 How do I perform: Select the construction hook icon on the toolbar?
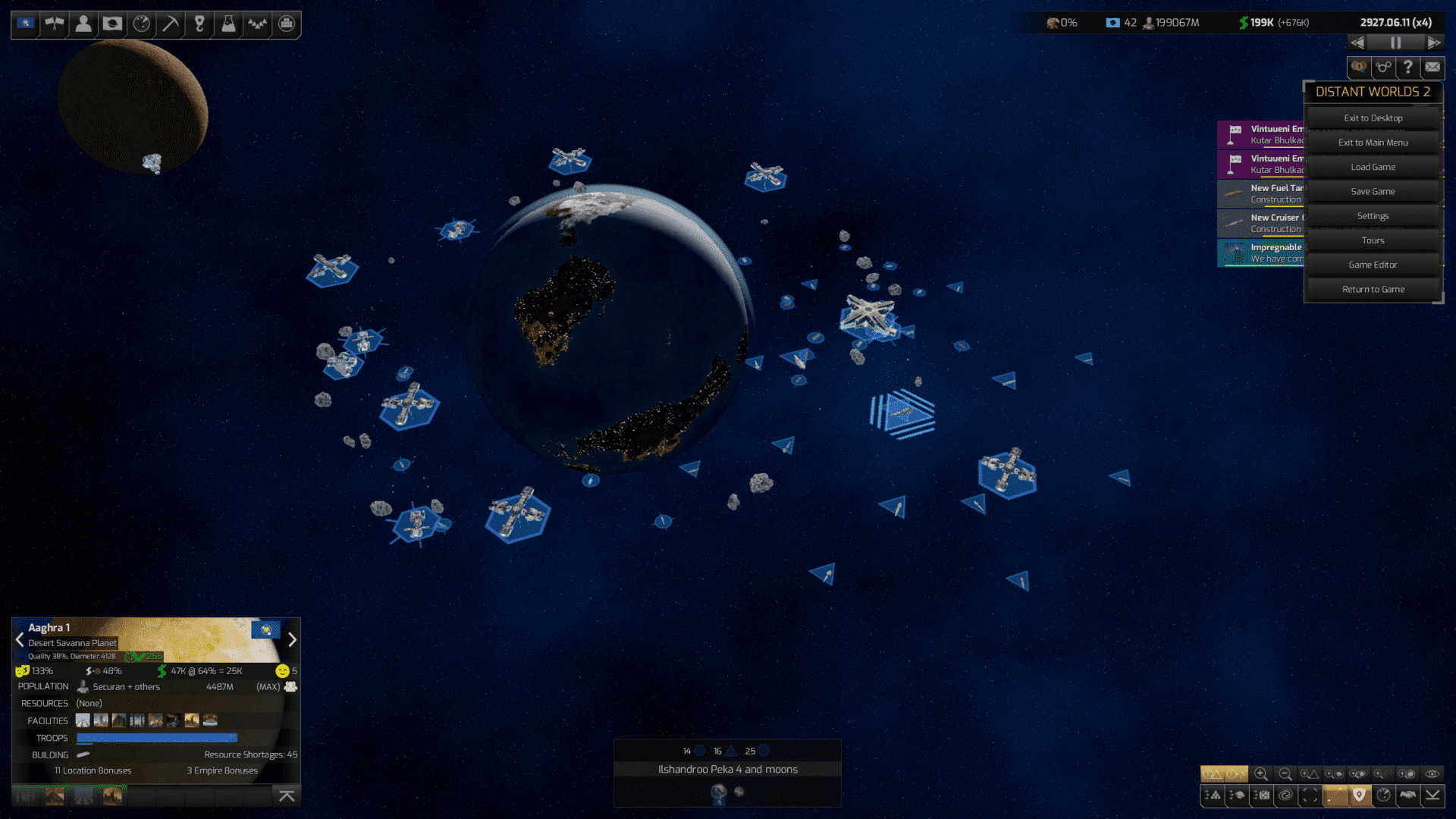tap(199, 24)
